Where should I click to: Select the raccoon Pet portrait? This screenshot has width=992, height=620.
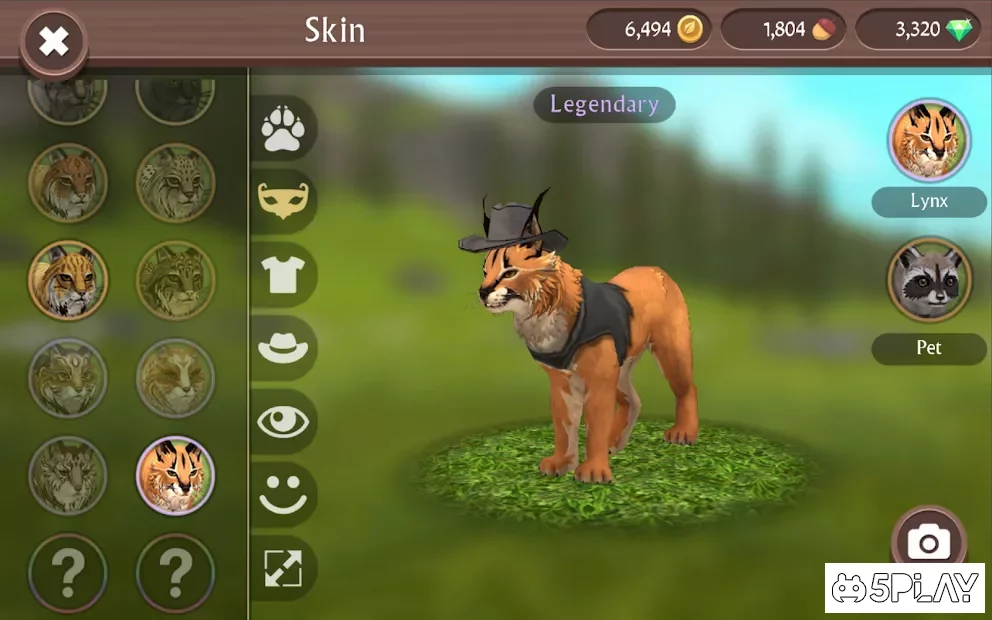coord(928,279)
